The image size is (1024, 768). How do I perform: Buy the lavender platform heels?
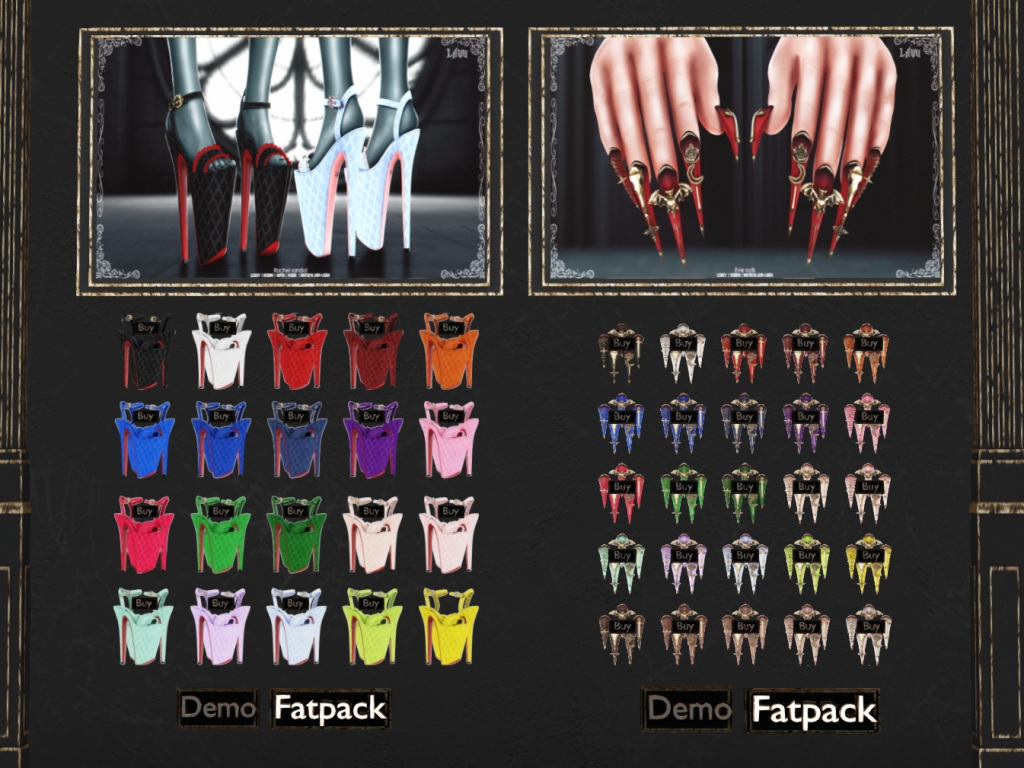coord(221,604)
